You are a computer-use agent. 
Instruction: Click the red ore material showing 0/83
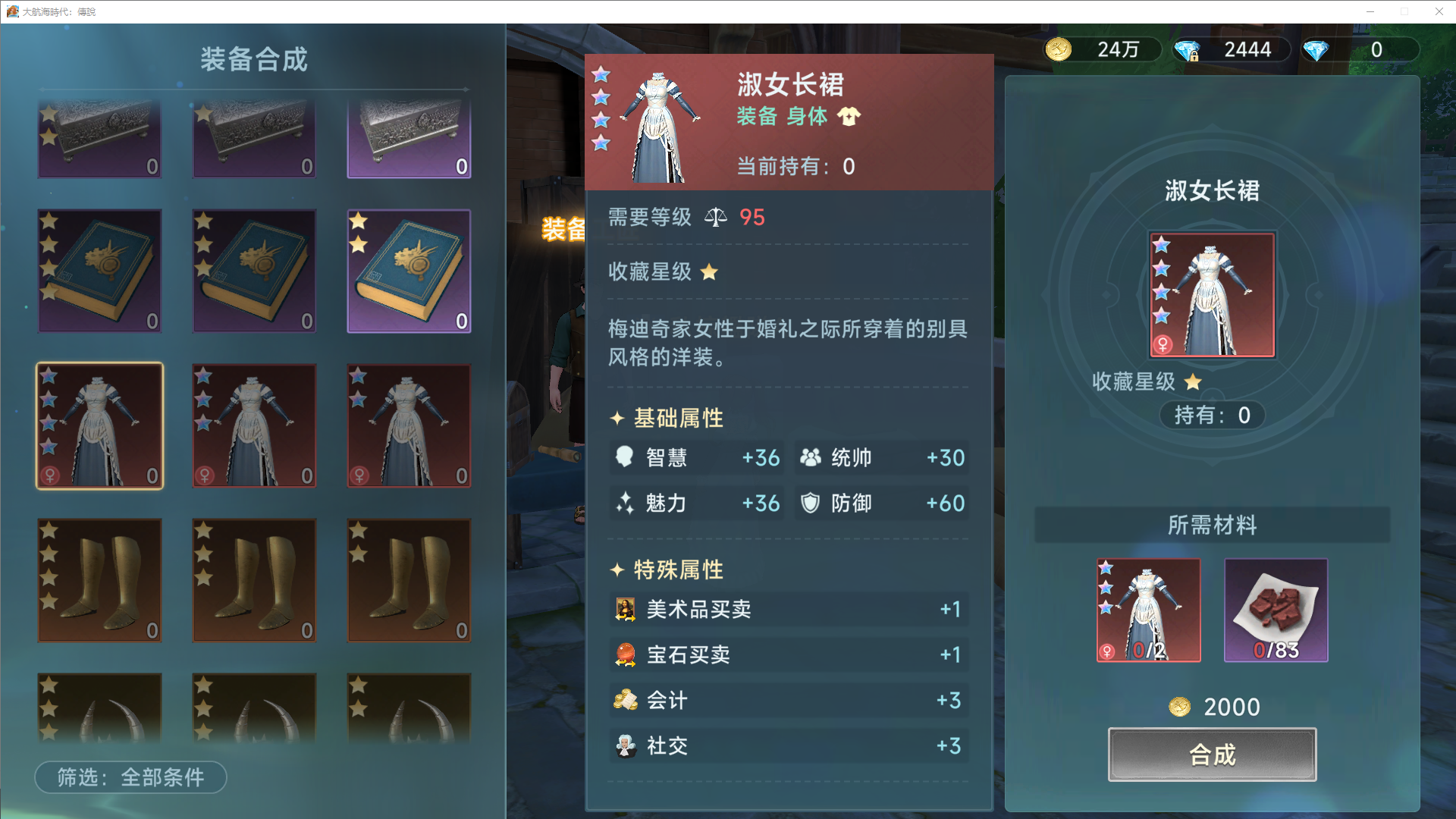[x=1276, y=610]
